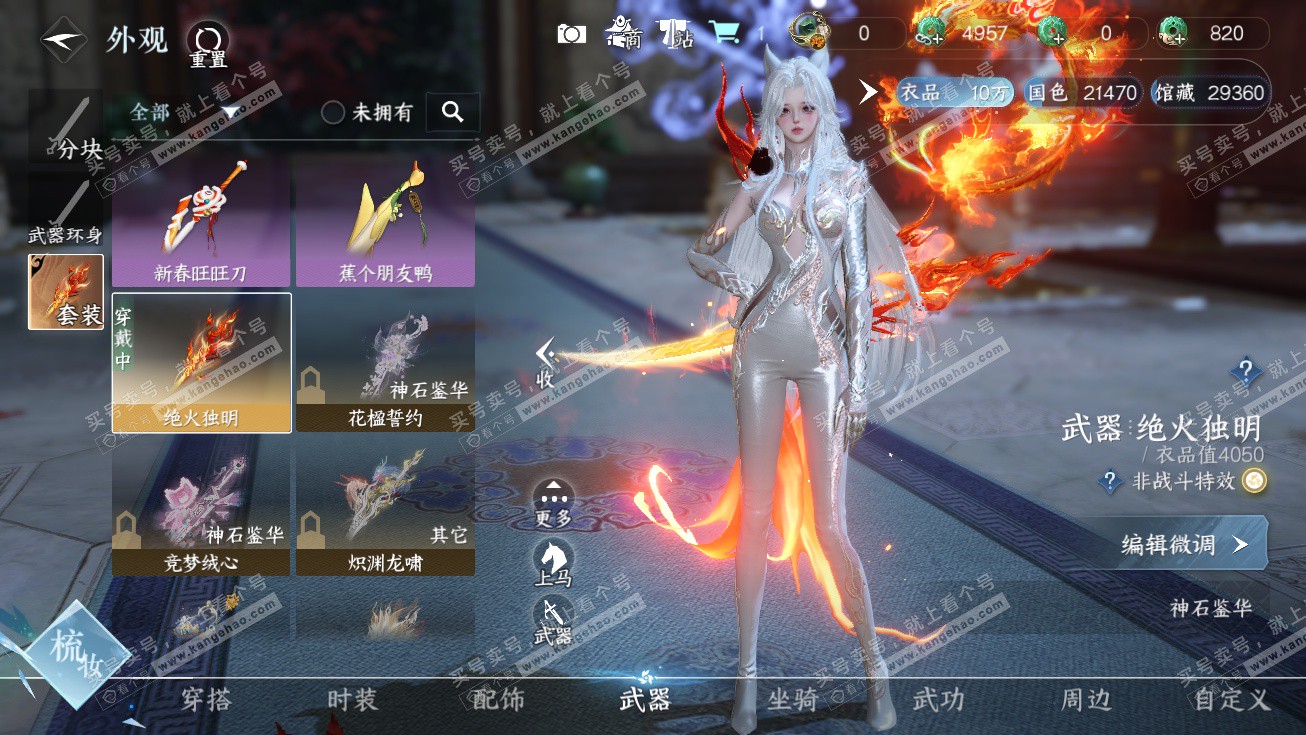This screenshot has height=735, width=1306.
Task: Open the camera photo mode icon
Action: click(571, 34)
